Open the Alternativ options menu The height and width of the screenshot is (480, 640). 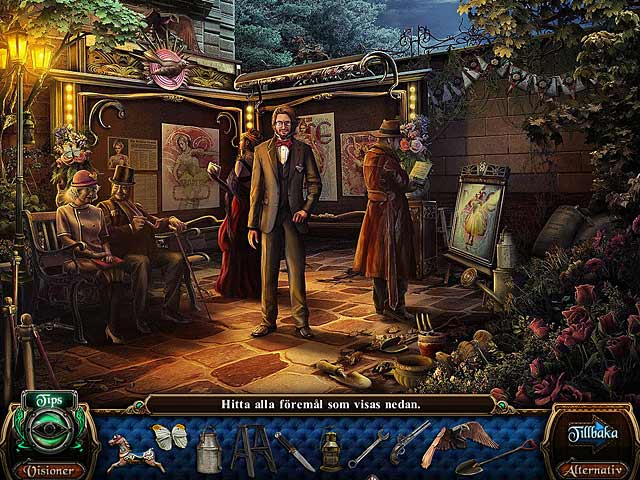coord(593,469)
